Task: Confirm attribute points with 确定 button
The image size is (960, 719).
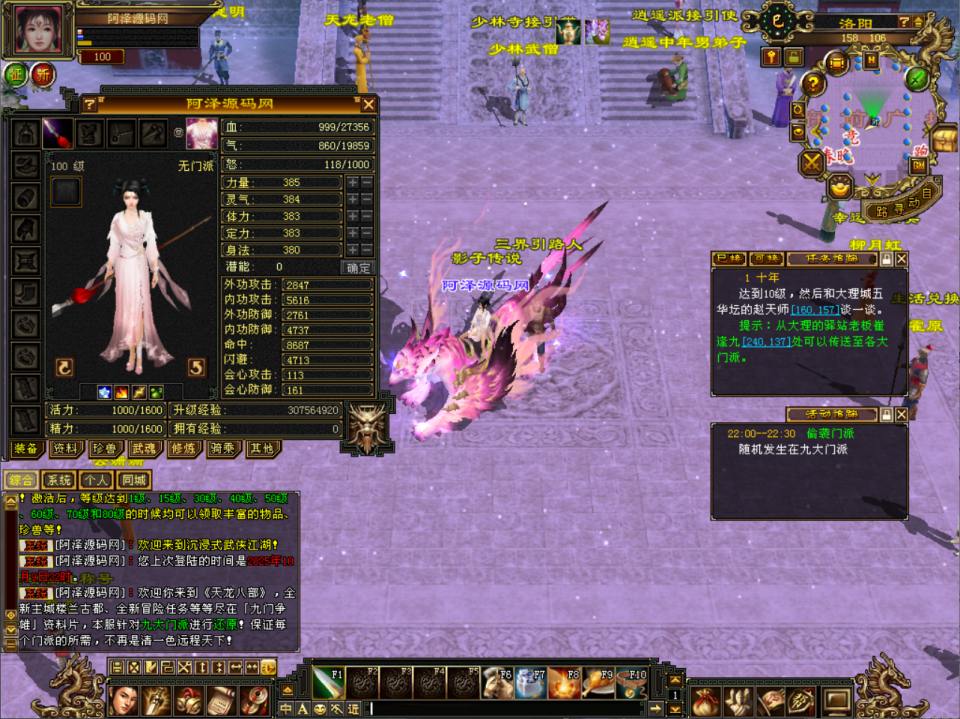Action: click(357, 267)
